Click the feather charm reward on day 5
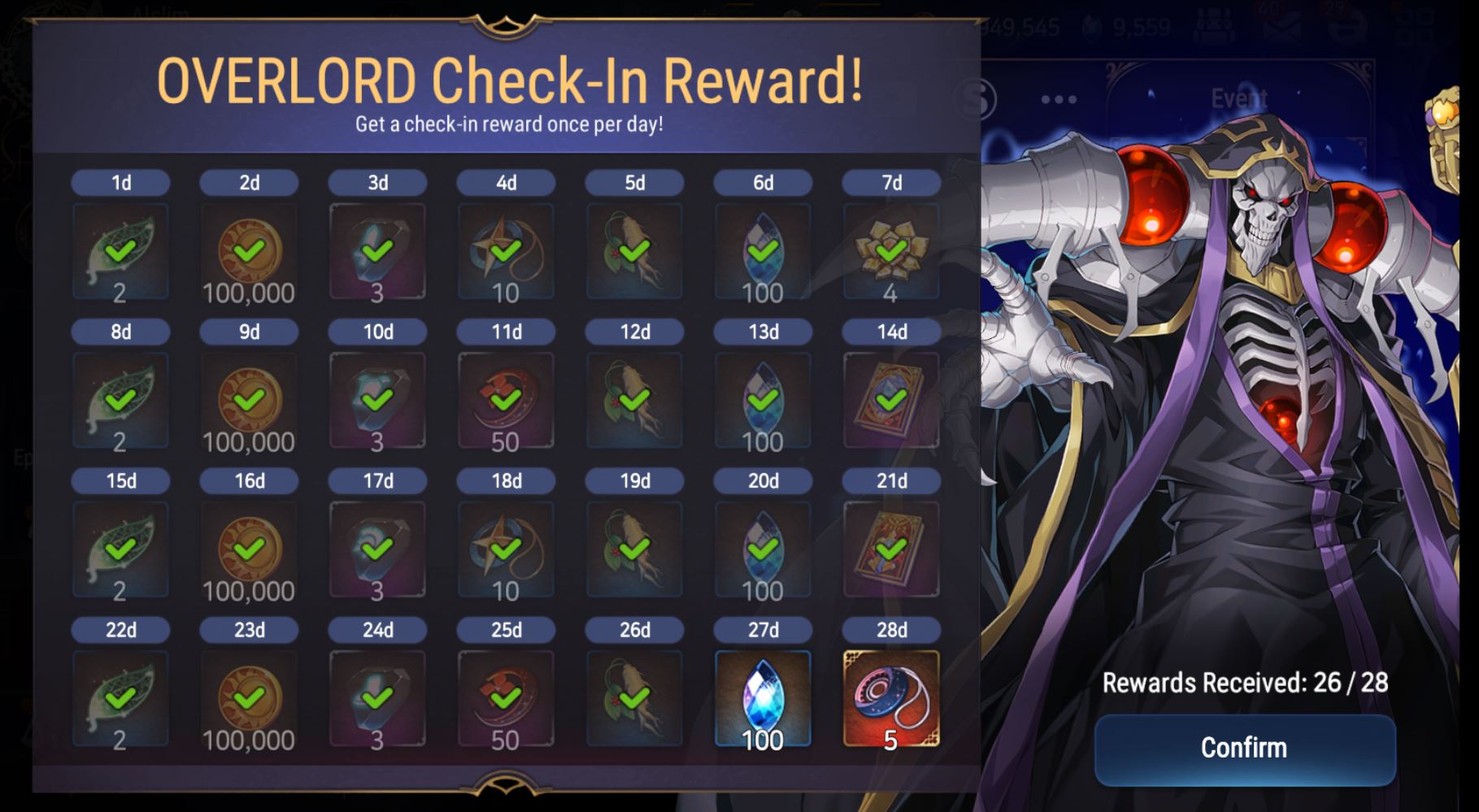Screen dimensions: 1479x812 point(633,250)
